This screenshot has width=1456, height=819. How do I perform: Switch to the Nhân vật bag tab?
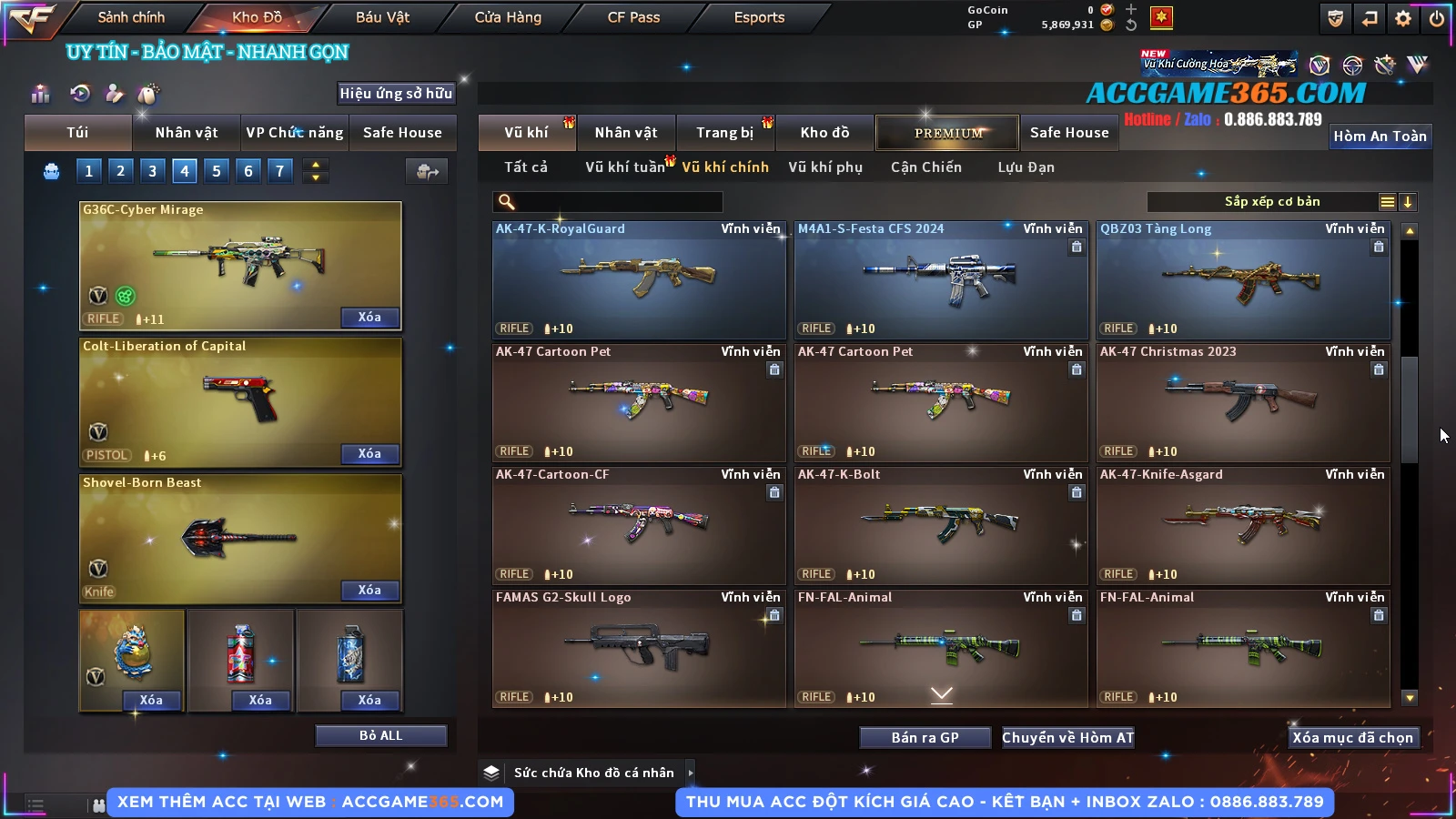tap(187, 133)
